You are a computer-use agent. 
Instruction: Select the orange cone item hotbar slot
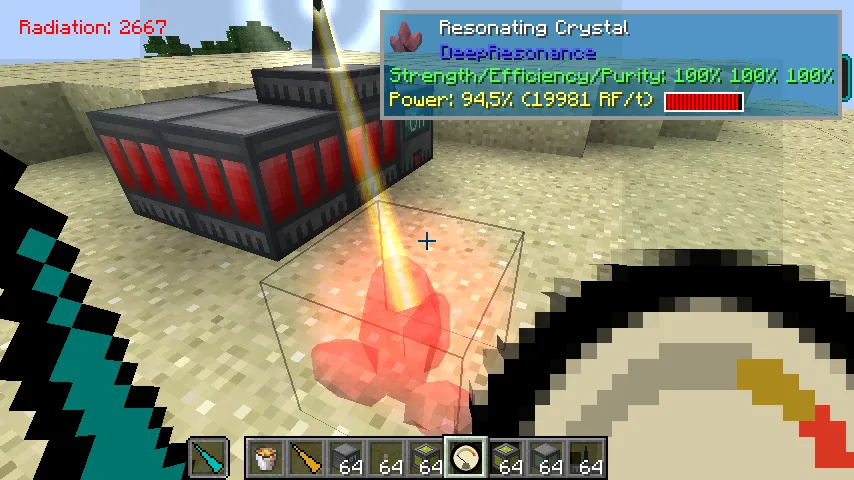(306, 459)
